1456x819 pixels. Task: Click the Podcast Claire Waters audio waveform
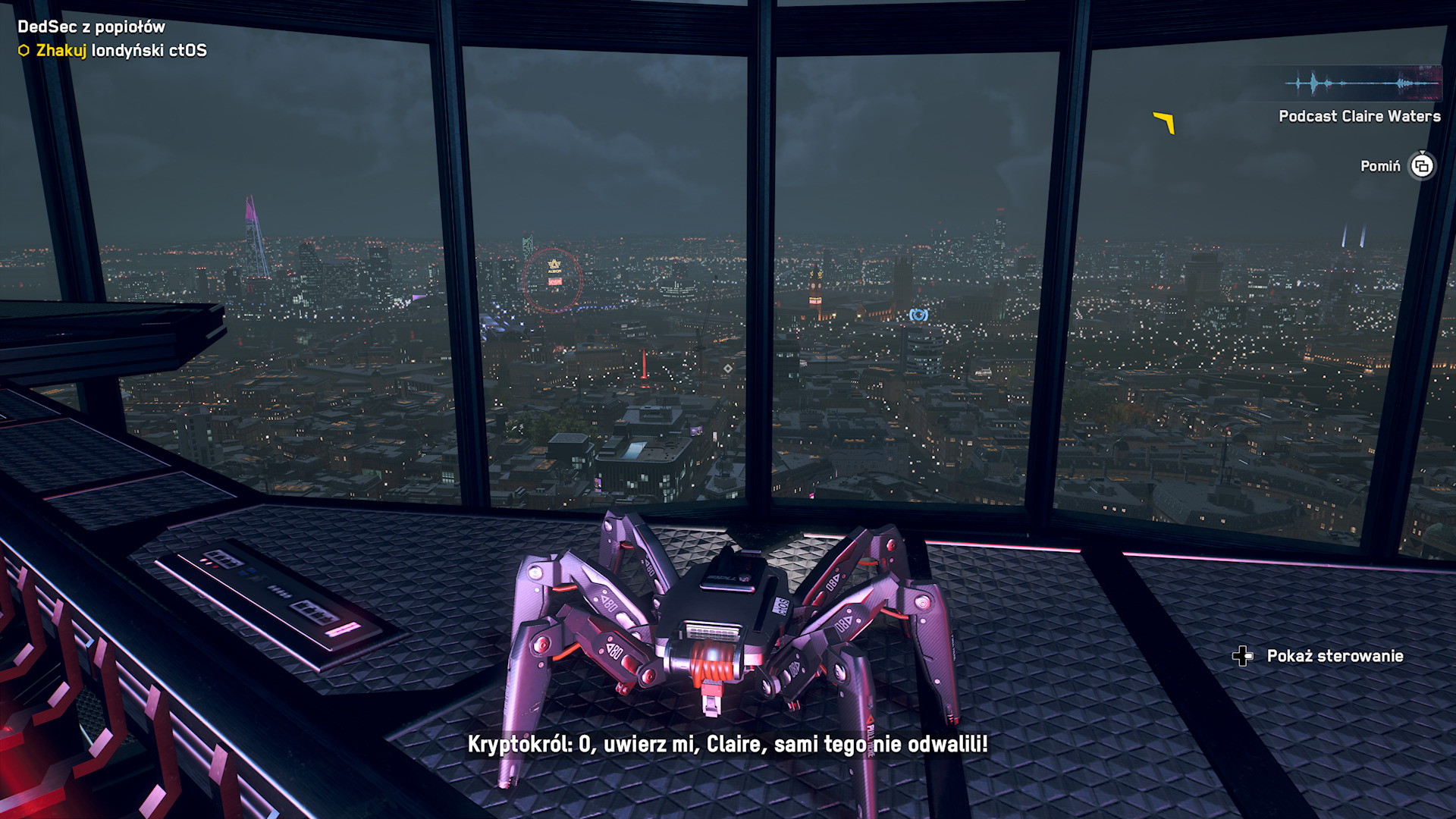[x=1363, y=83]
